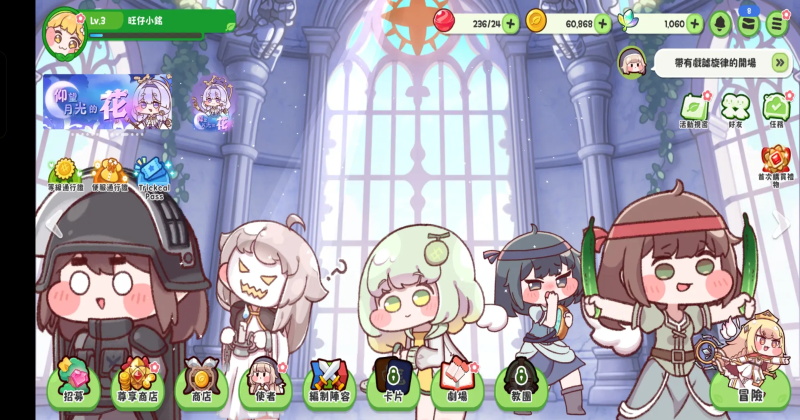The image size is (800, 420).
Task: Open the 任務 missions panel
Action: point(776,108)
